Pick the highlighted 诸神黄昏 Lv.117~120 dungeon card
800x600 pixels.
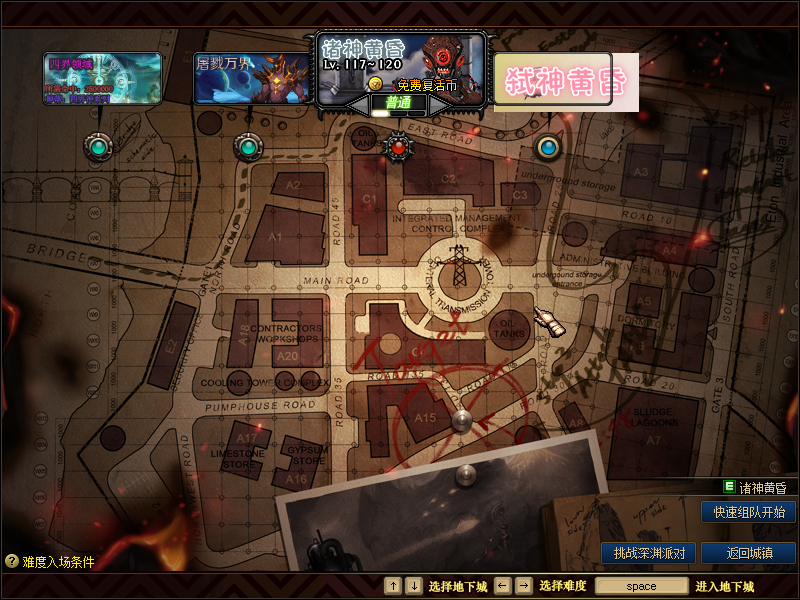pos(401,66)
